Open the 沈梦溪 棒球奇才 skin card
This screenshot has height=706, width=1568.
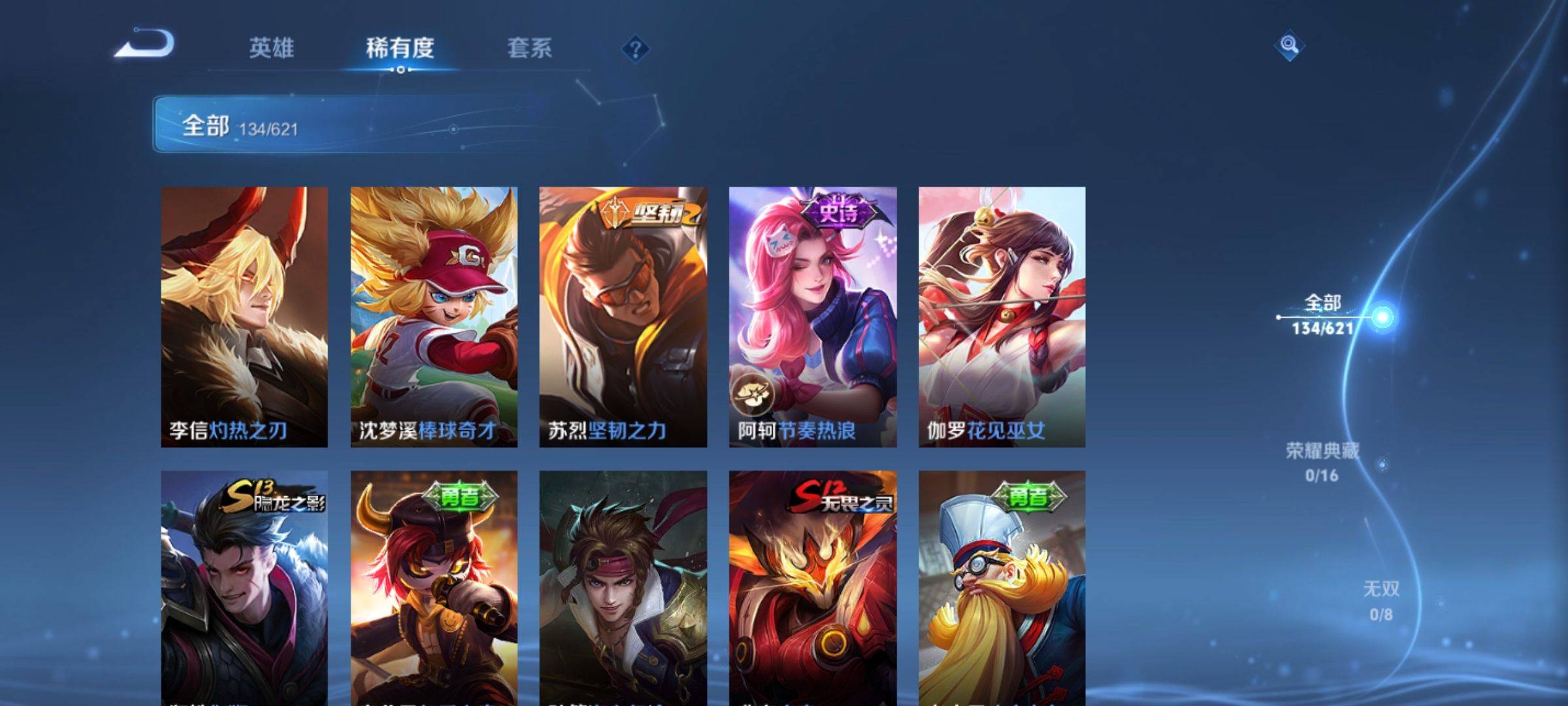click(x=434, y=317)
